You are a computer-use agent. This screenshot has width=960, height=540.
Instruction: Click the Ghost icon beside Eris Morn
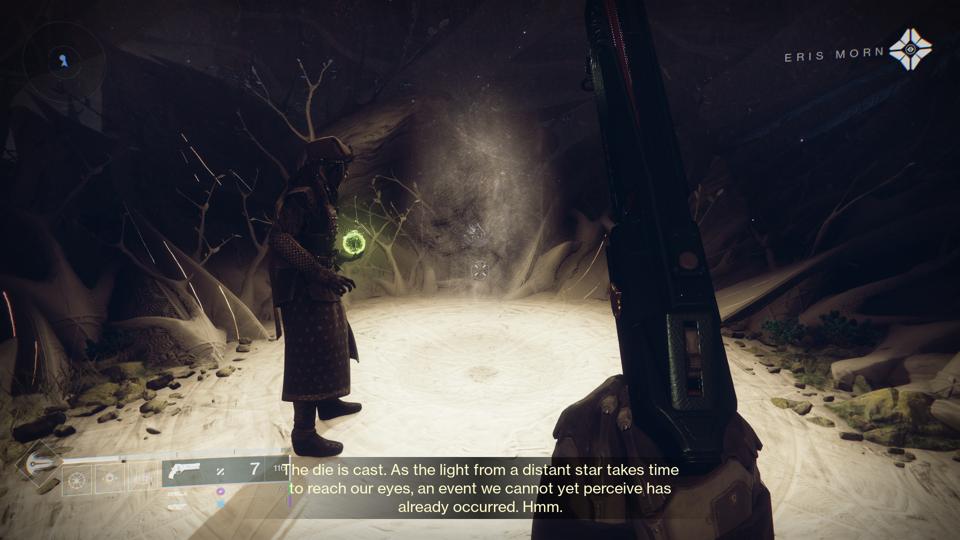coord(909,49)
